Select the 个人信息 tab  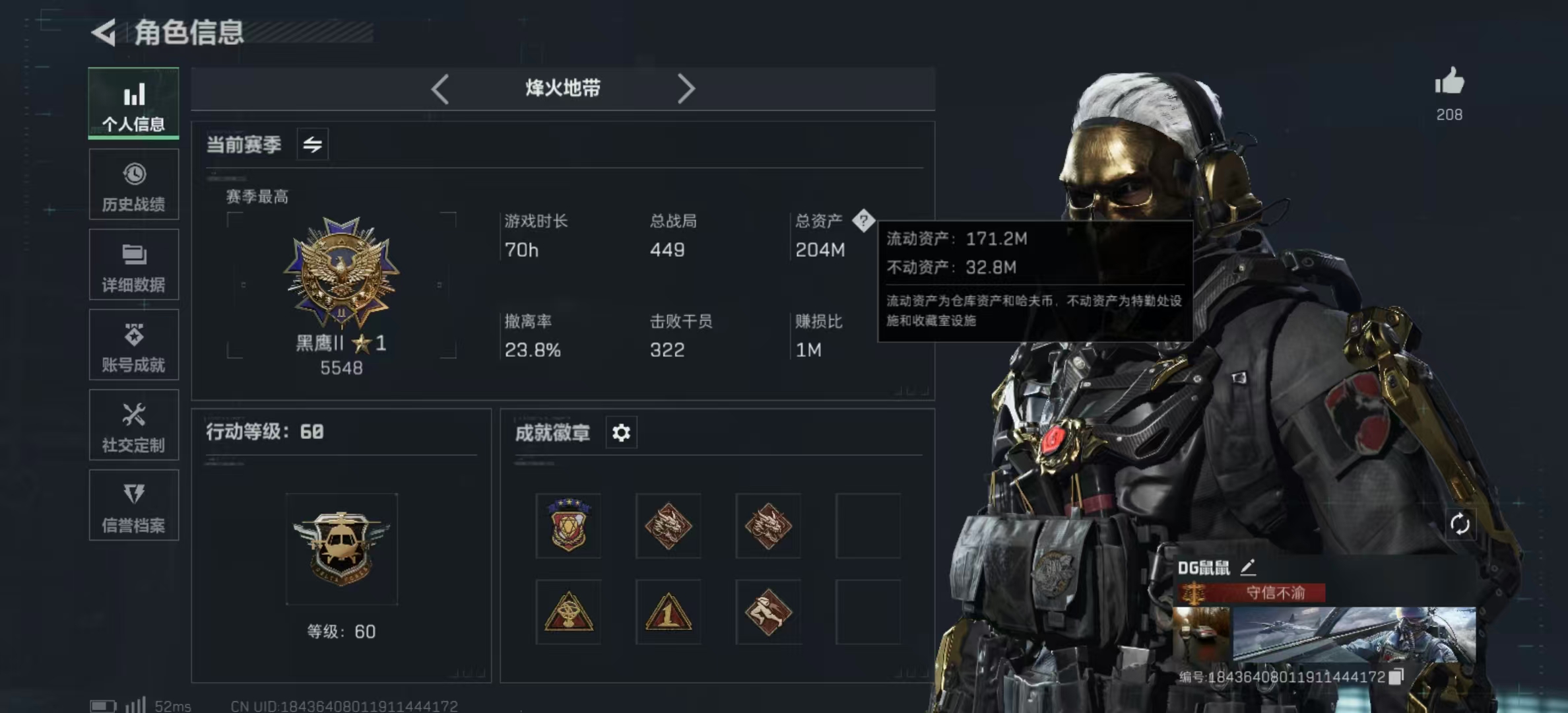(x=134, y=104)
